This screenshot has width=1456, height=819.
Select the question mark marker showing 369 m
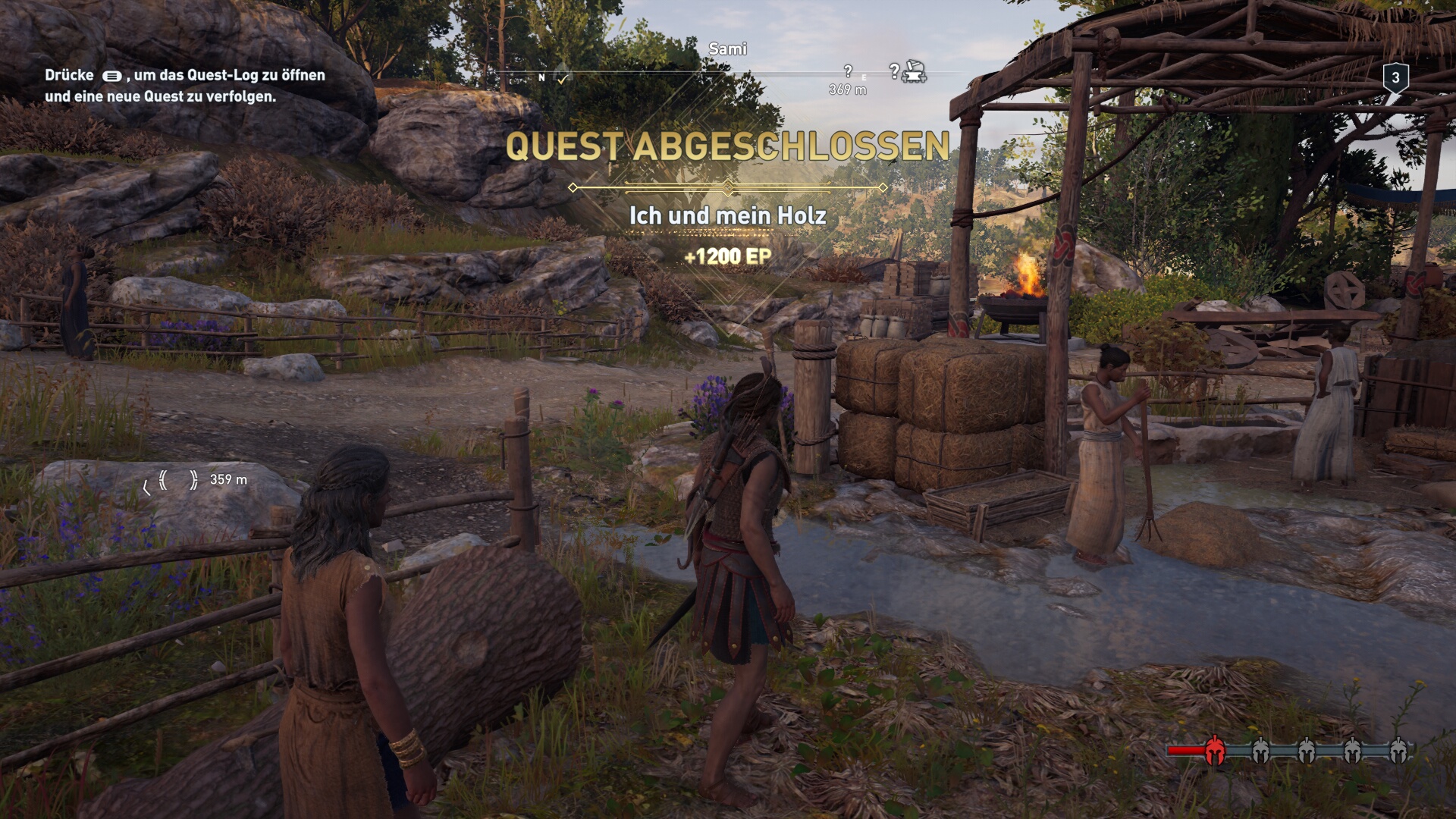[848, 71]
